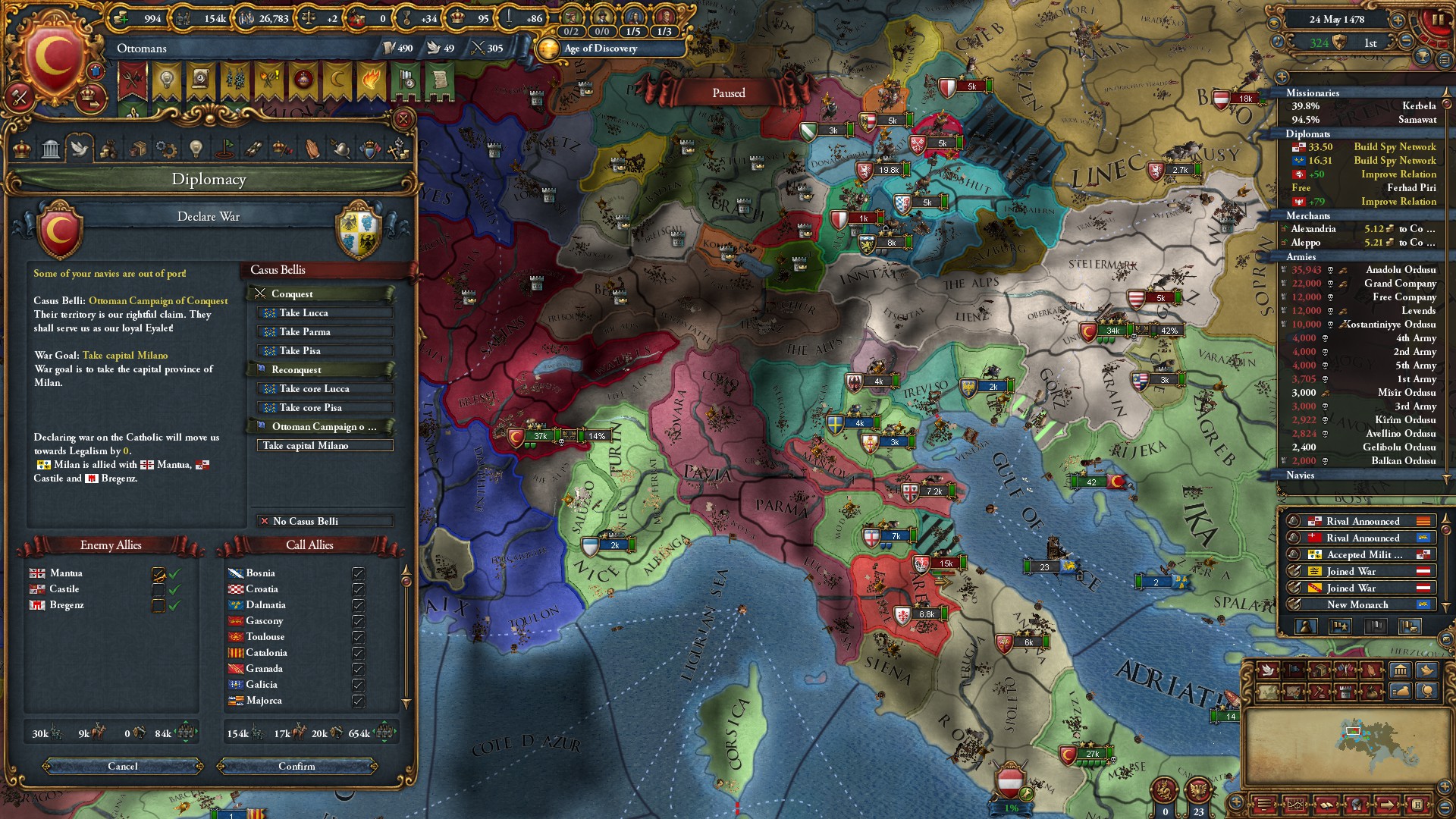1456x819 pixels.
Task: Confirm the war declaration
Action: pos(297,767)
